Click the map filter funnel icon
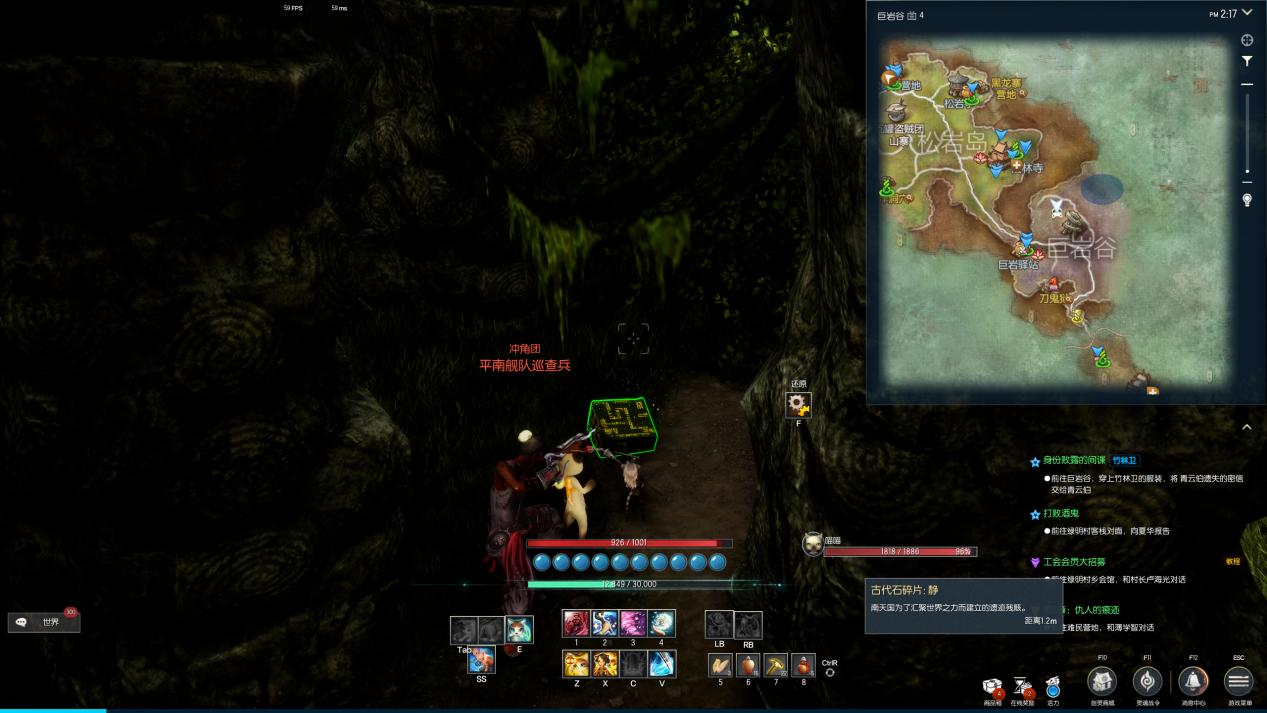 [x=1247, y=61]
